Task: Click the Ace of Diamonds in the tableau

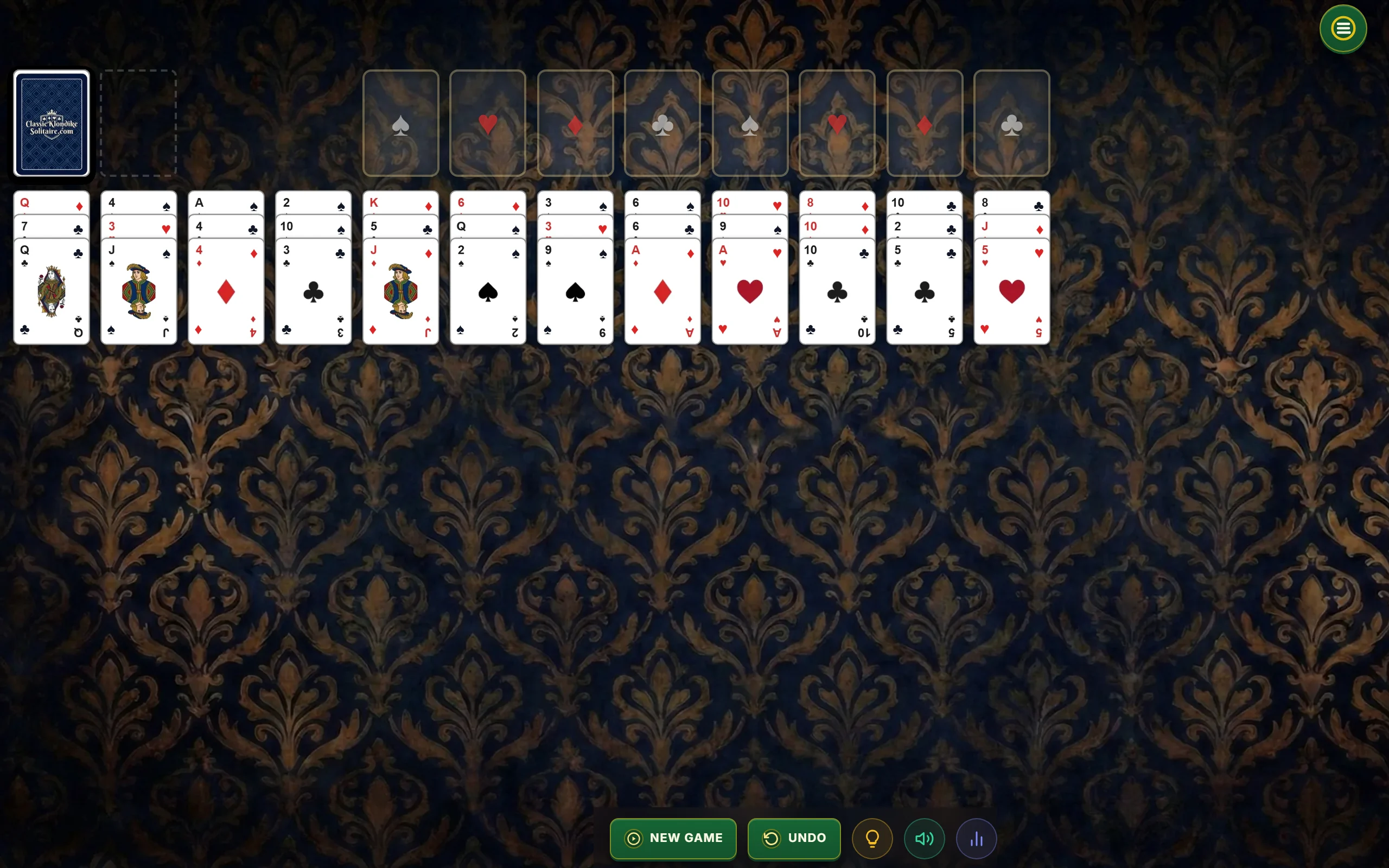Action: click(662, 293)
